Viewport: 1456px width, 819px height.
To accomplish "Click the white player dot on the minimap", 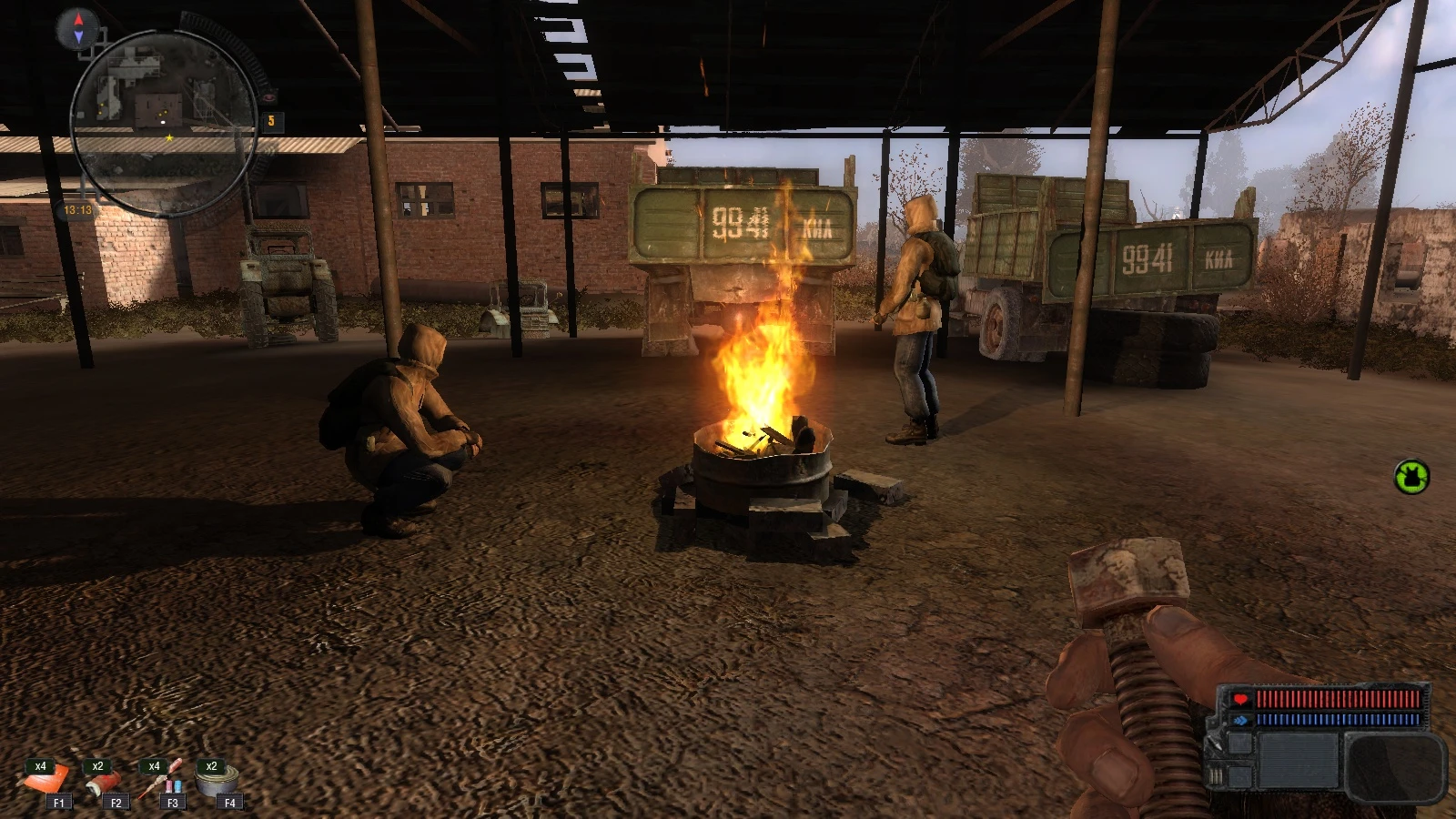I will coord(162,122).
